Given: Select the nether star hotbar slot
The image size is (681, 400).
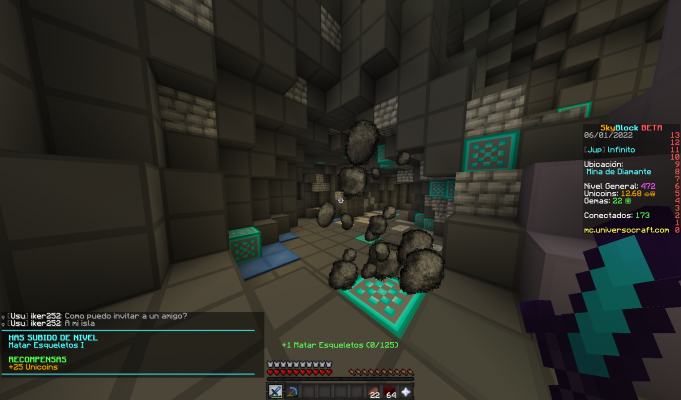Looking at the screenshot, I should pos(406,391).
